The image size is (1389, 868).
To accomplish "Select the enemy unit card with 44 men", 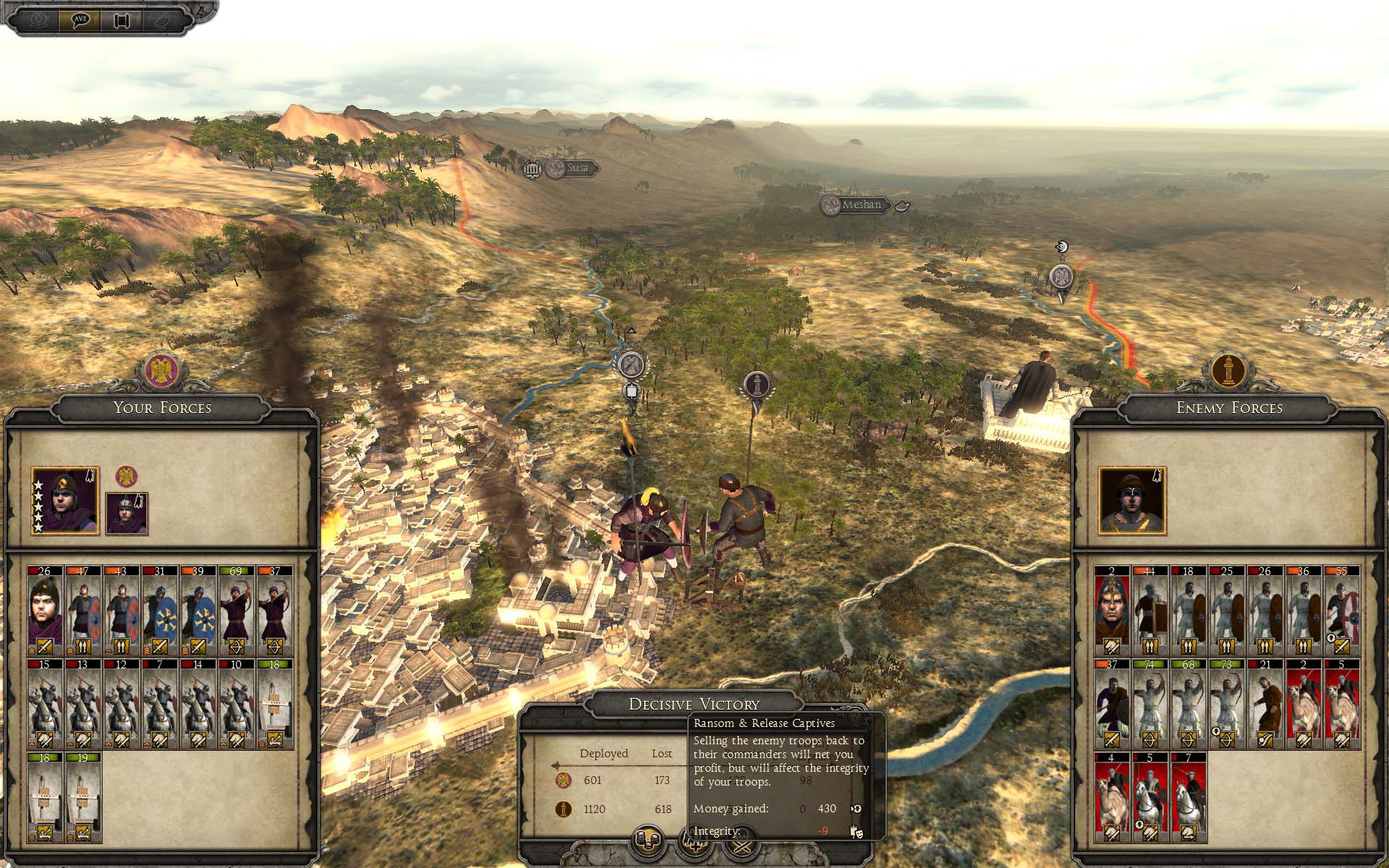I will click(1150, 610).
